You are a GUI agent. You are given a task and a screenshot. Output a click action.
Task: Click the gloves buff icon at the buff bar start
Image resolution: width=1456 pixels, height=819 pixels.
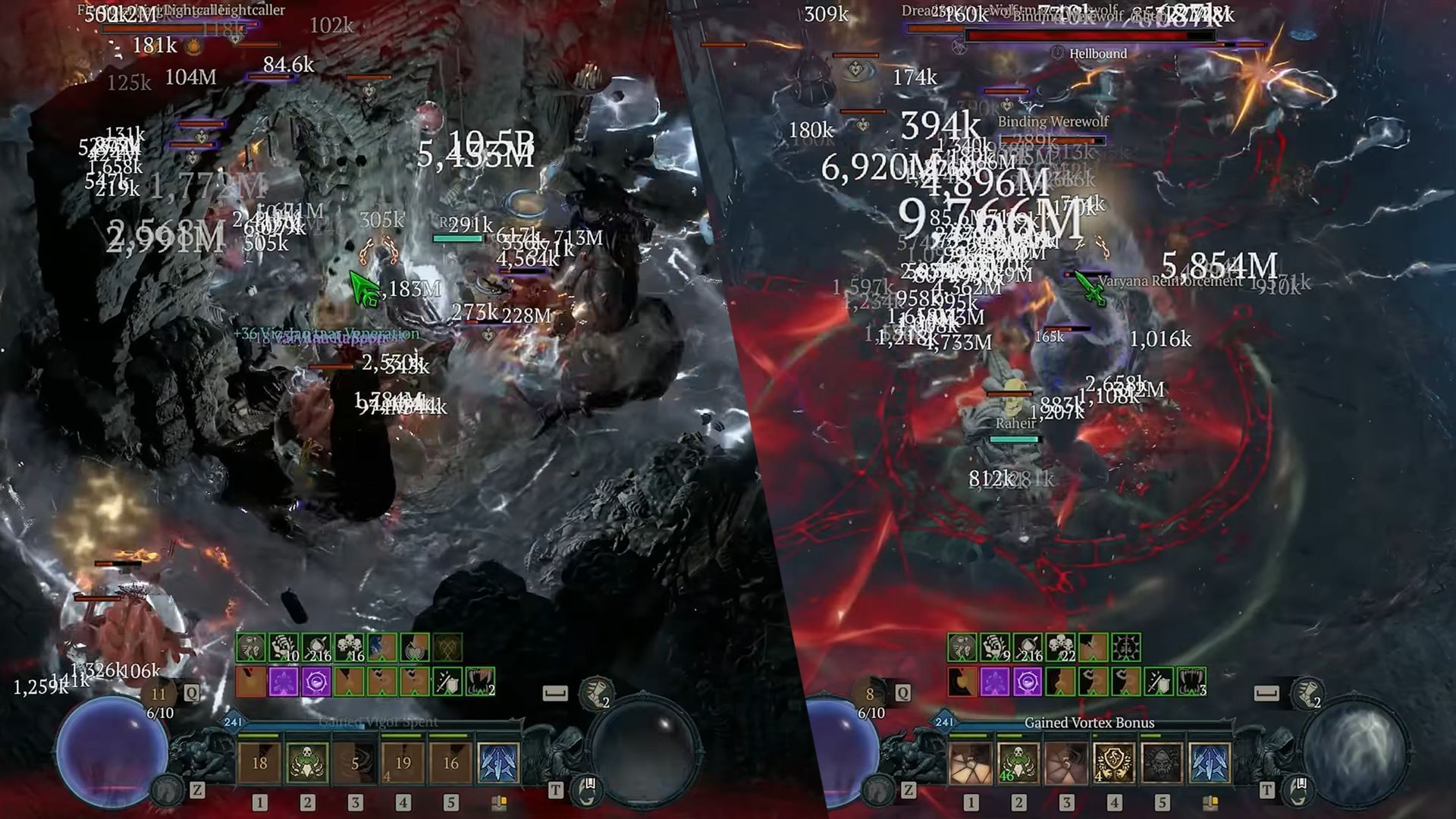coord(250,648)
